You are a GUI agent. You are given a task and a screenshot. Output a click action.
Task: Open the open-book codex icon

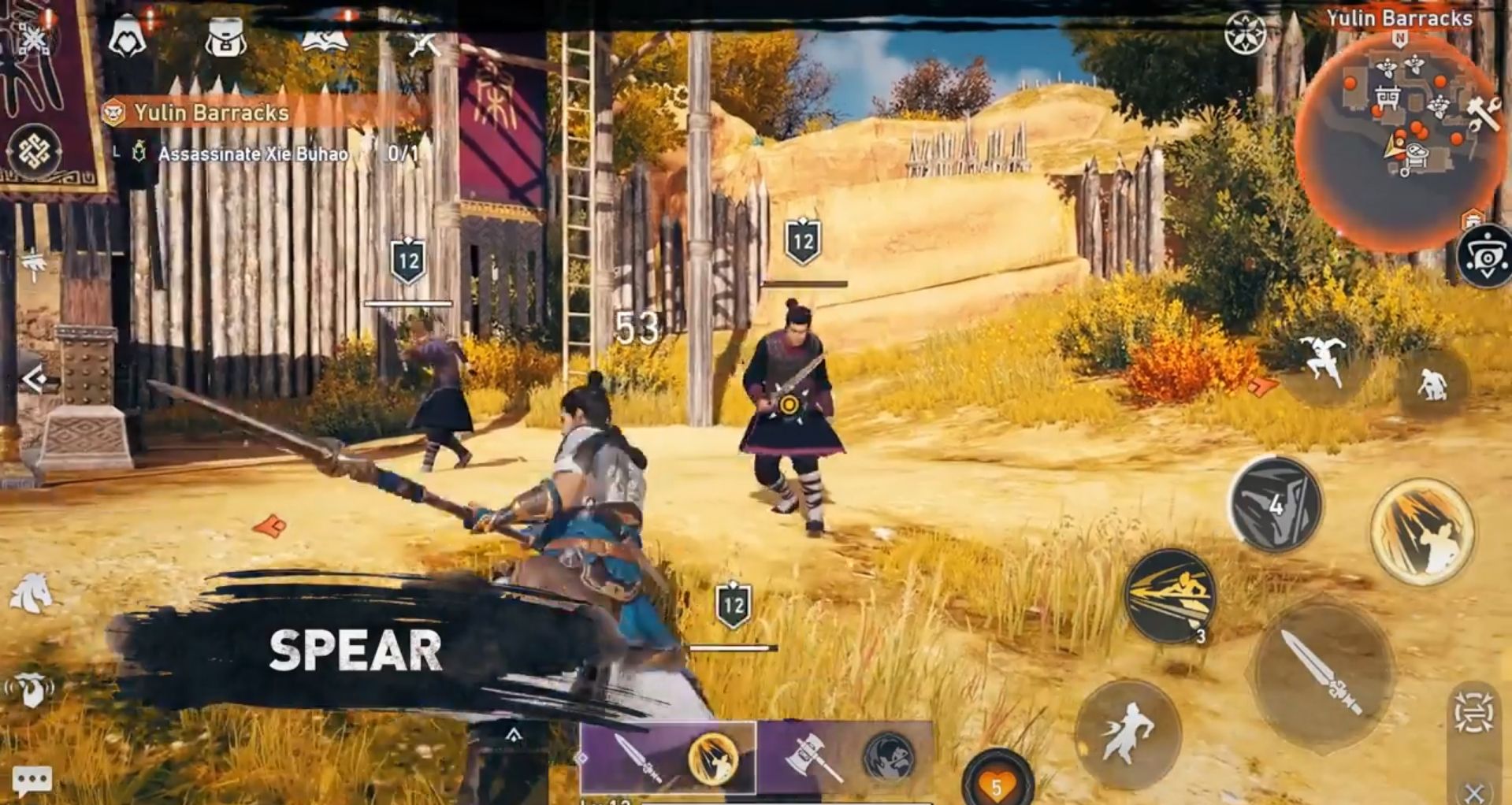tap(324, 38)
